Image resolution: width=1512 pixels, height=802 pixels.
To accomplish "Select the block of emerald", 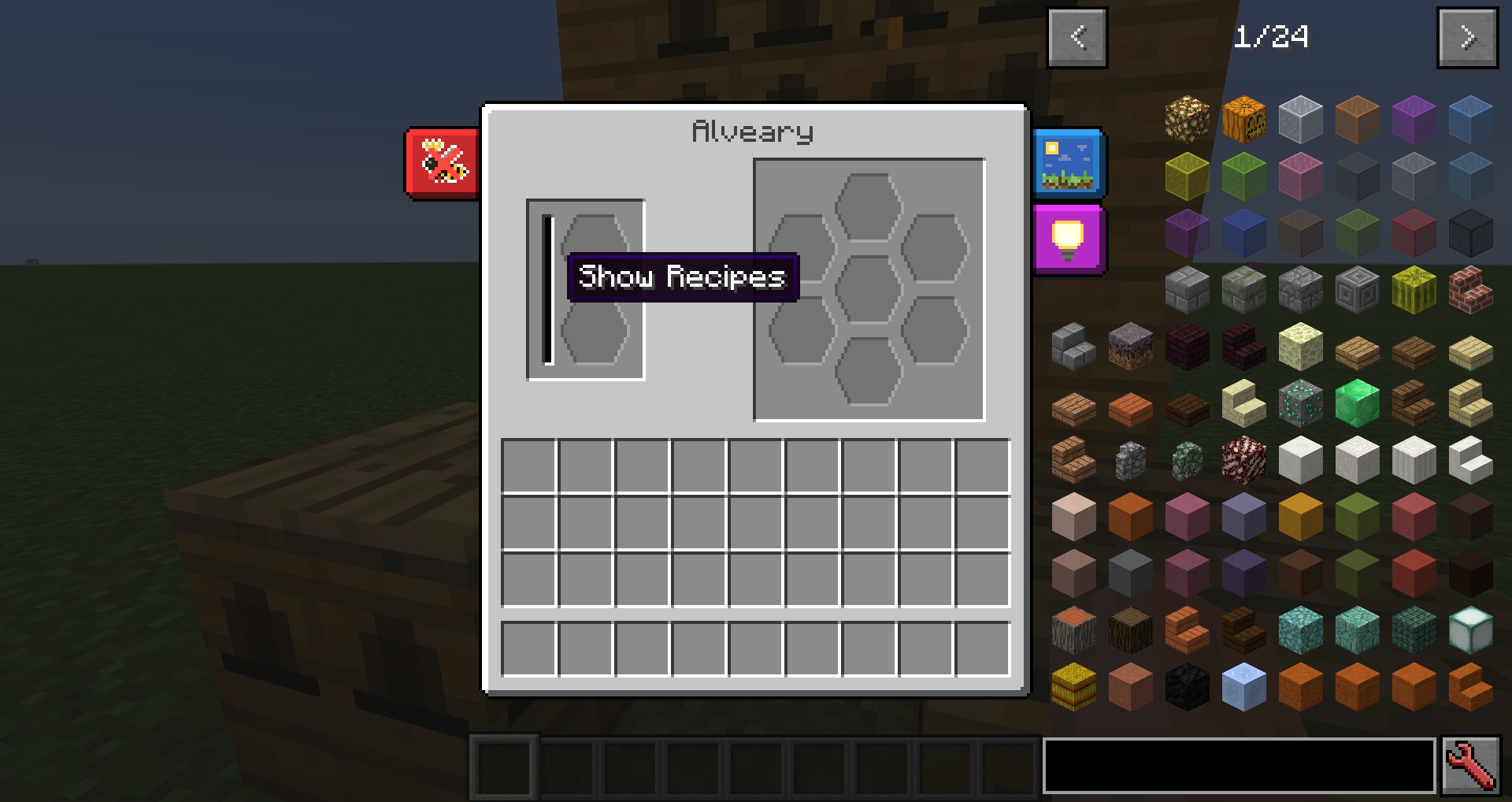I will tap(1357, 403).
